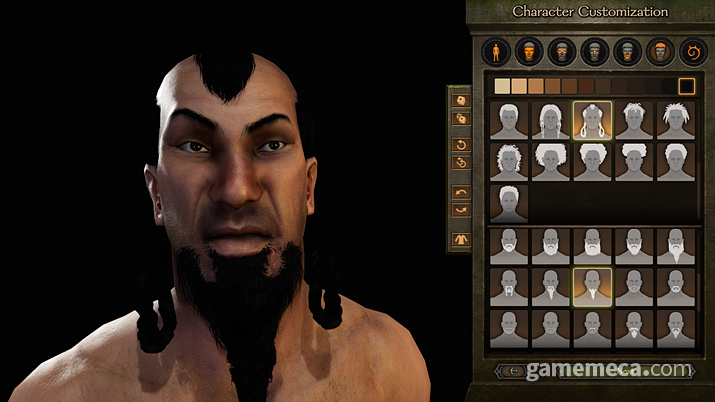
Task: Choose the first full beard style
Action: coord(509,245)
